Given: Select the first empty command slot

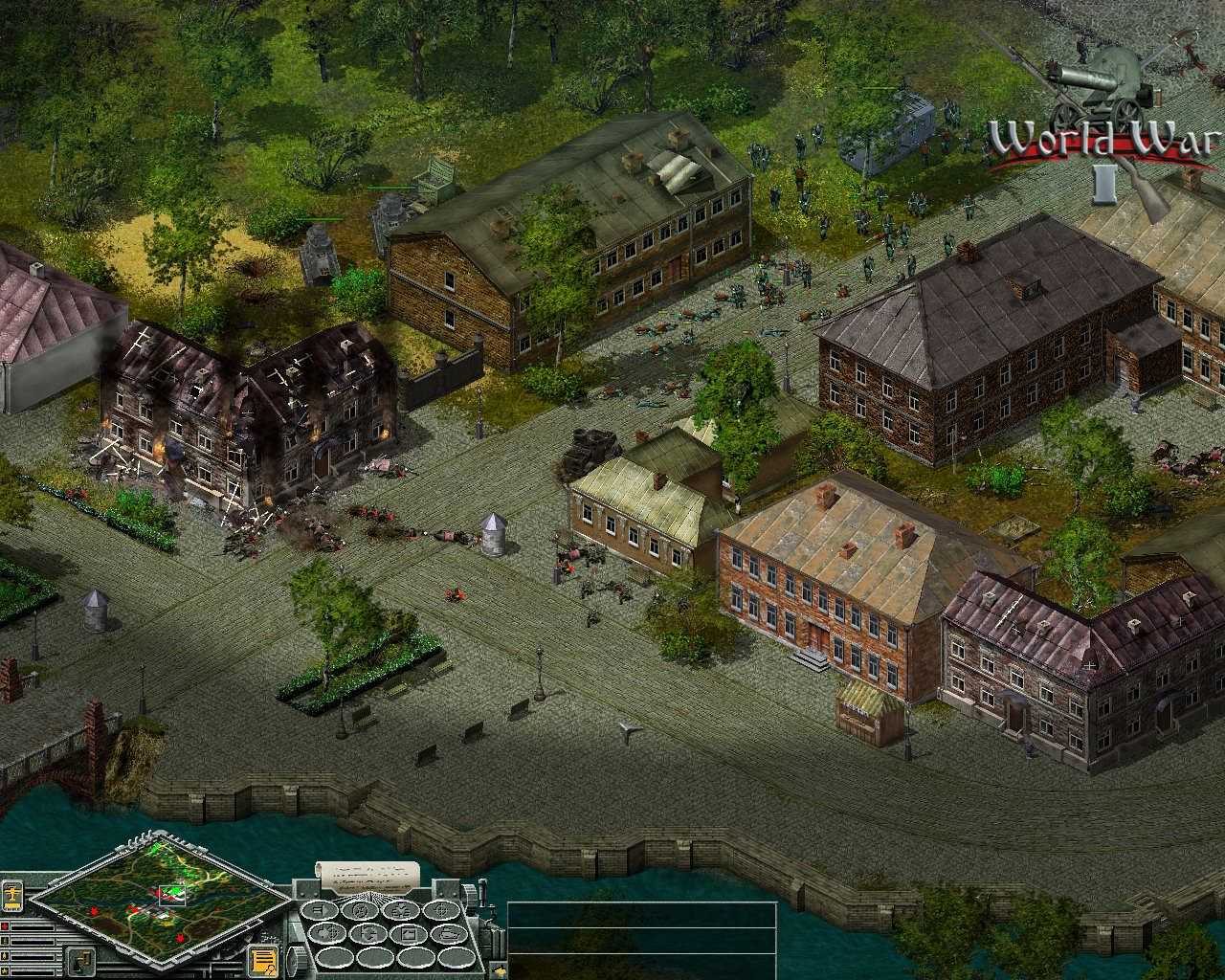Looking at the screenshot, I should [335, 958].
